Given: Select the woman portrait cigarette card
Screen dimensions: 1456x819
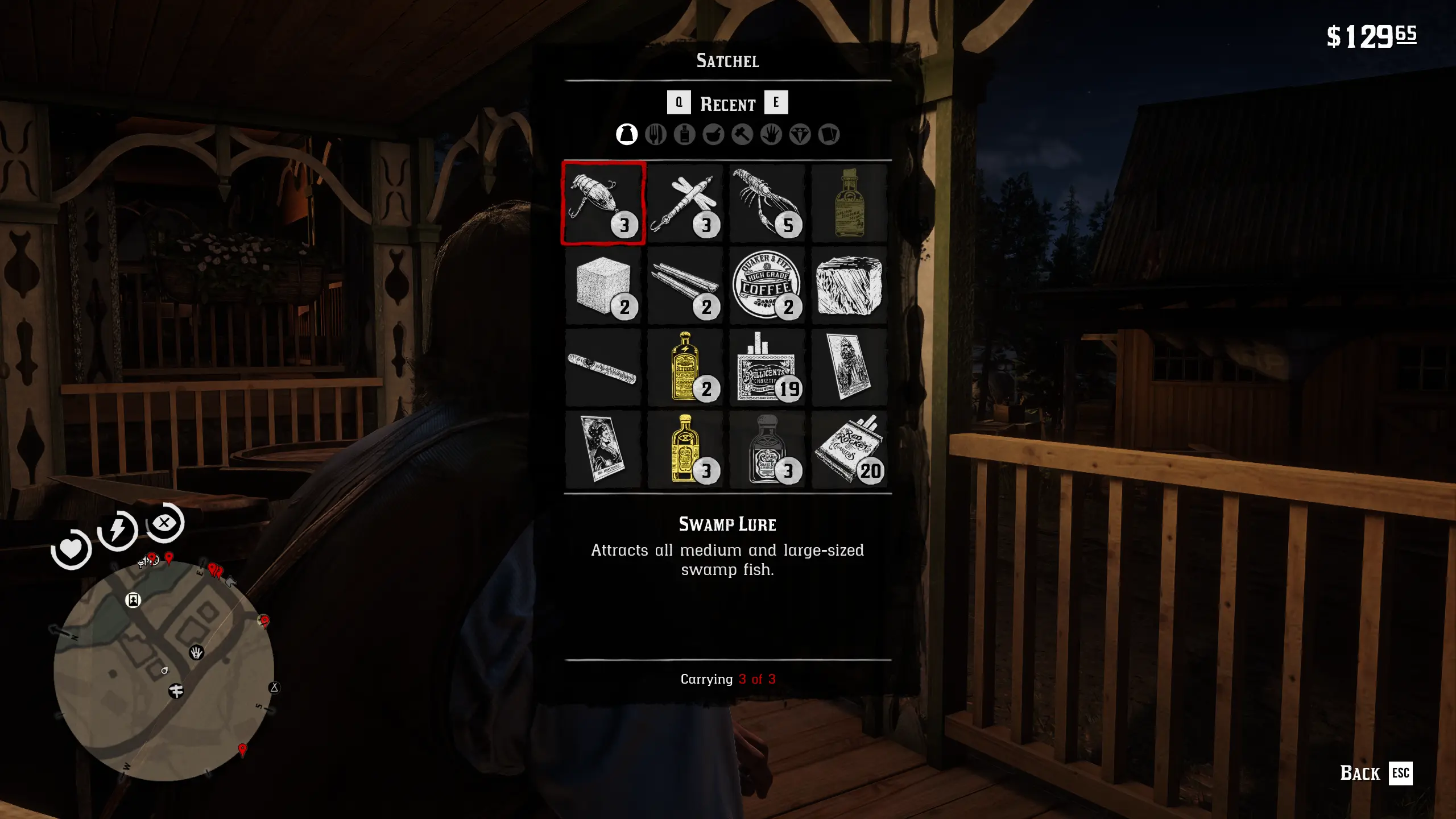Looking at the screenshot, I should pos(603,449).
